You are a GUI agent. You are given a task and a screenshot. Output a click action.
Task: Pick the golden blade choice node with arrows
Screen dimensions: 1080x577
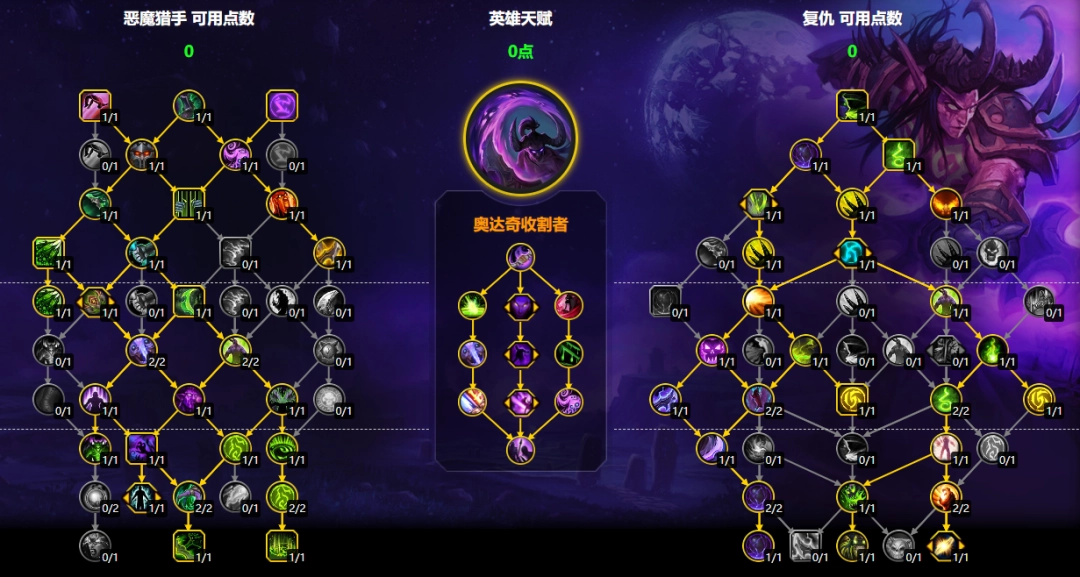click(945, 546)
